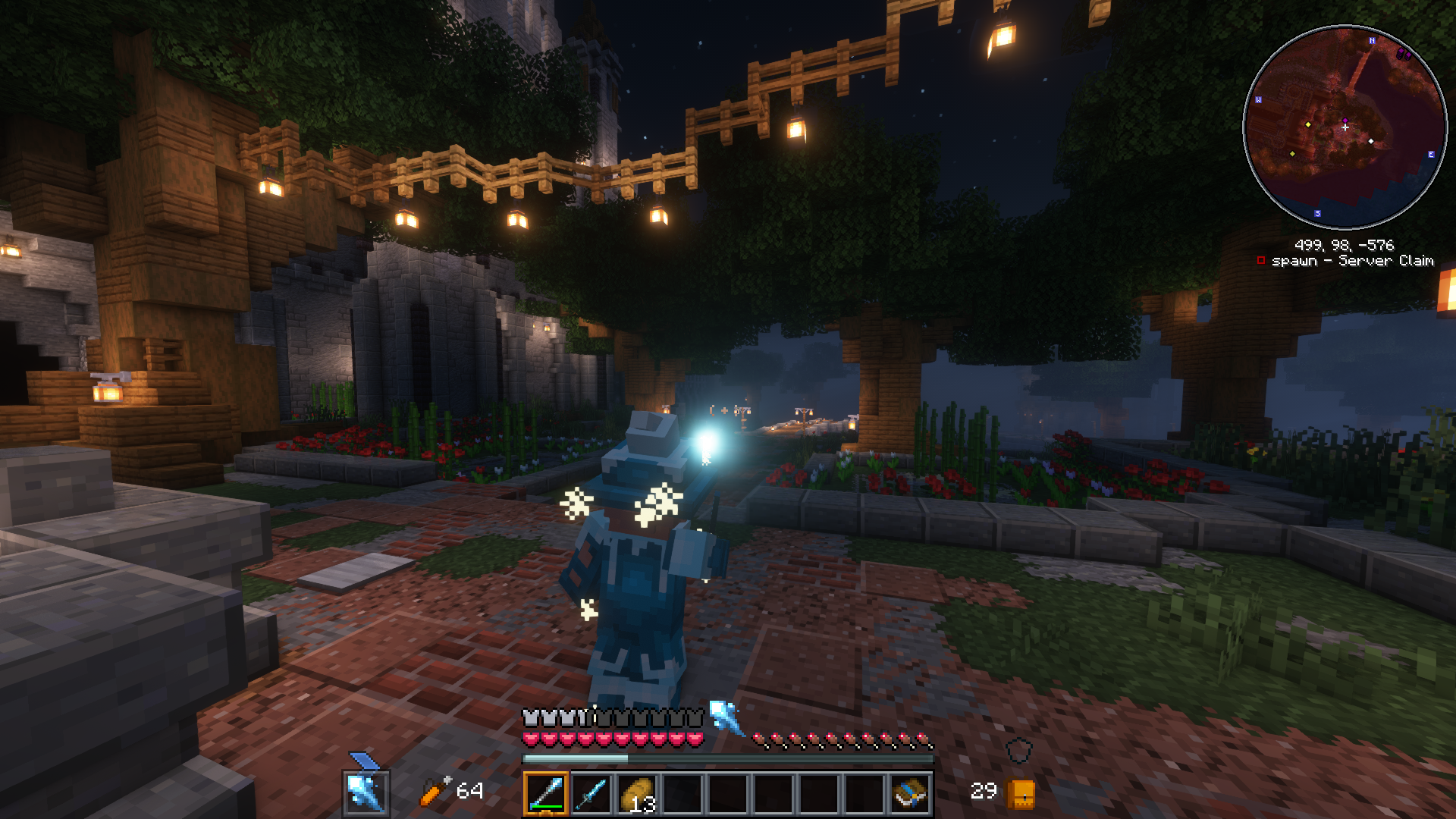Select the diamond sword hotbar slot
This screenshot has width=1456, height=819.
[591, 794]
